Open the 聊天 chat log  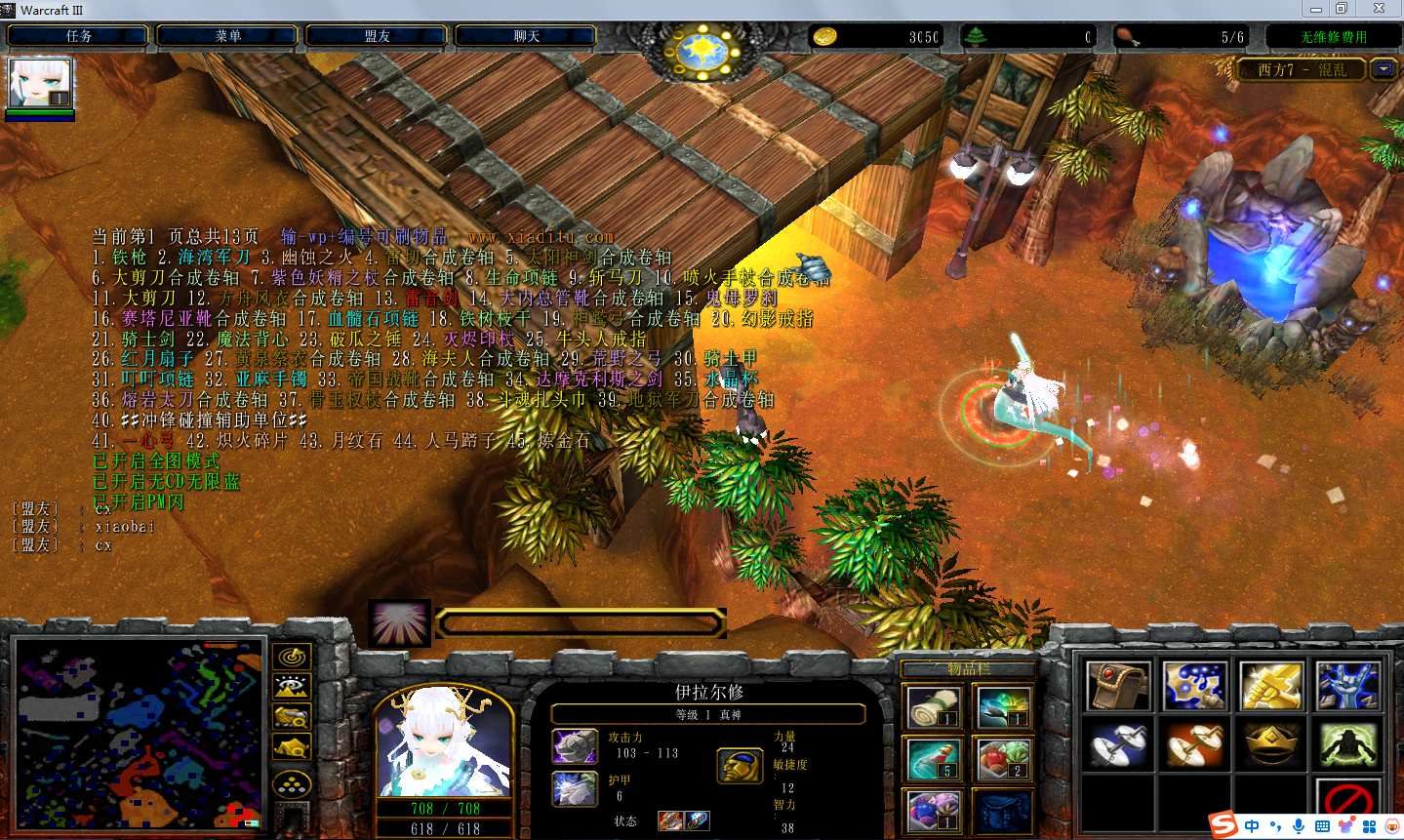pos(527,36)
